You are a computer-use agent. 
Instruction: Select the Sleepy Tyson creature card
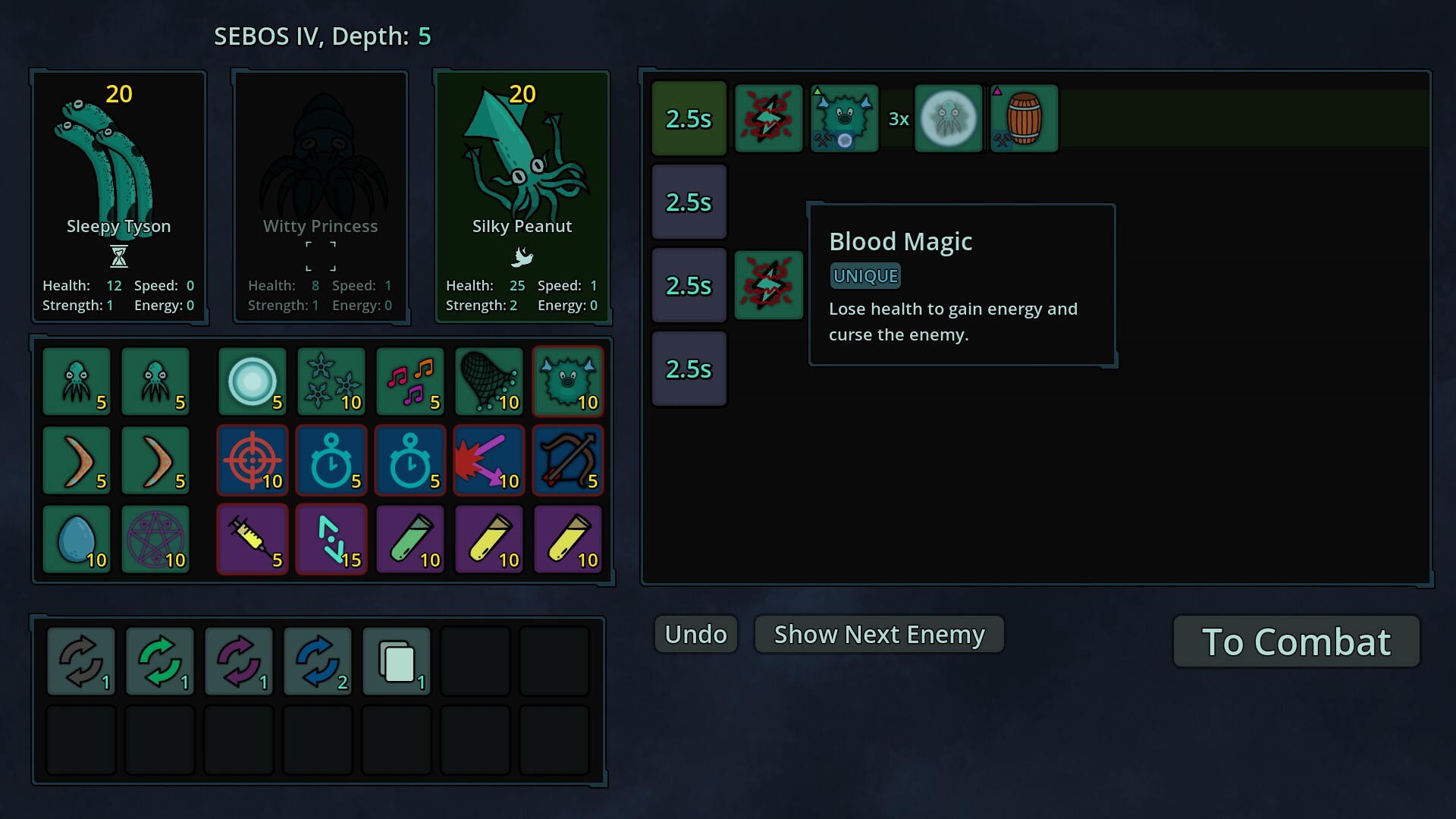click(118, 197)
